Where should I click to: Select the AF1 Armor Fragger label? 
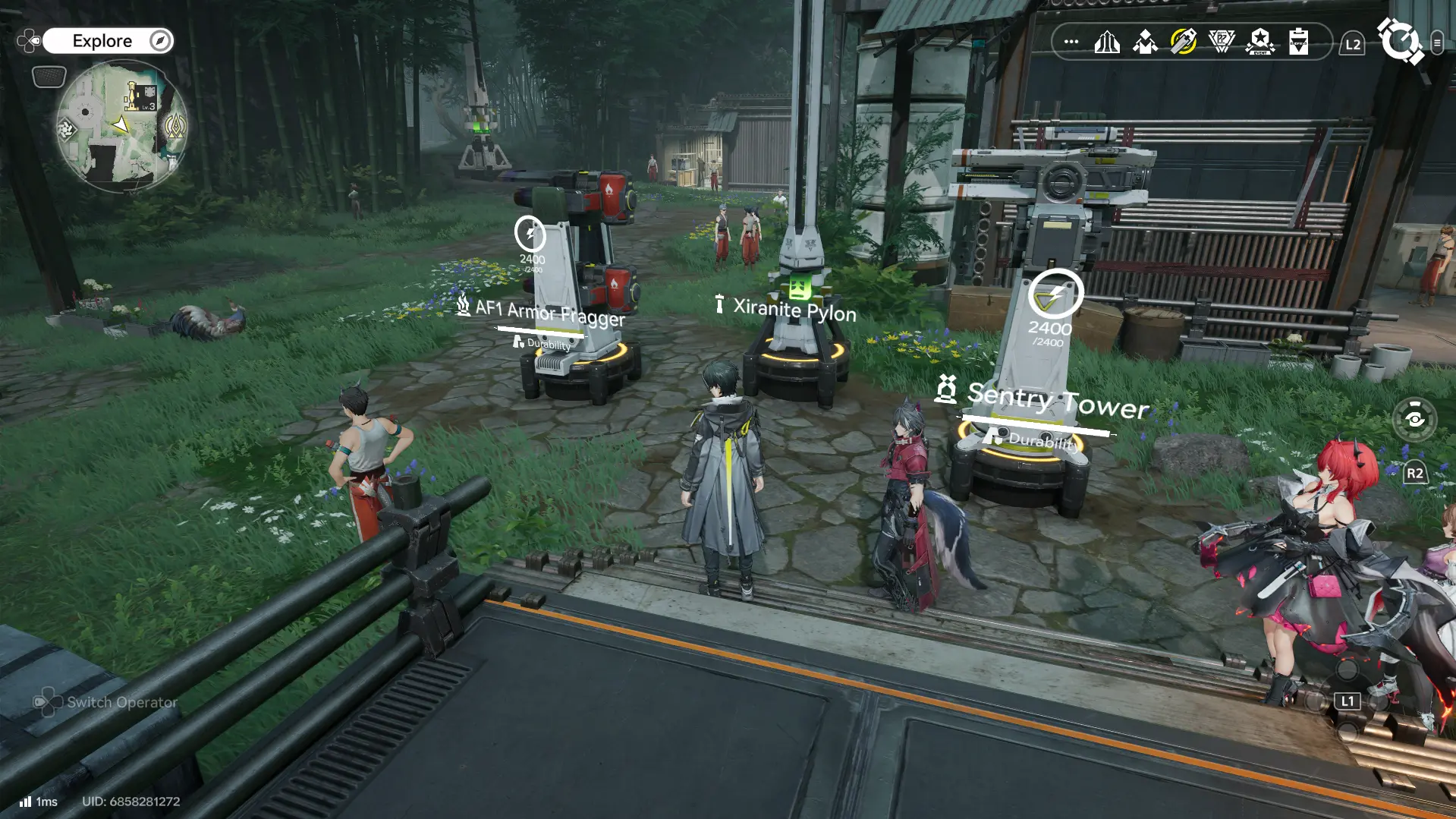(x=549, y=312)
